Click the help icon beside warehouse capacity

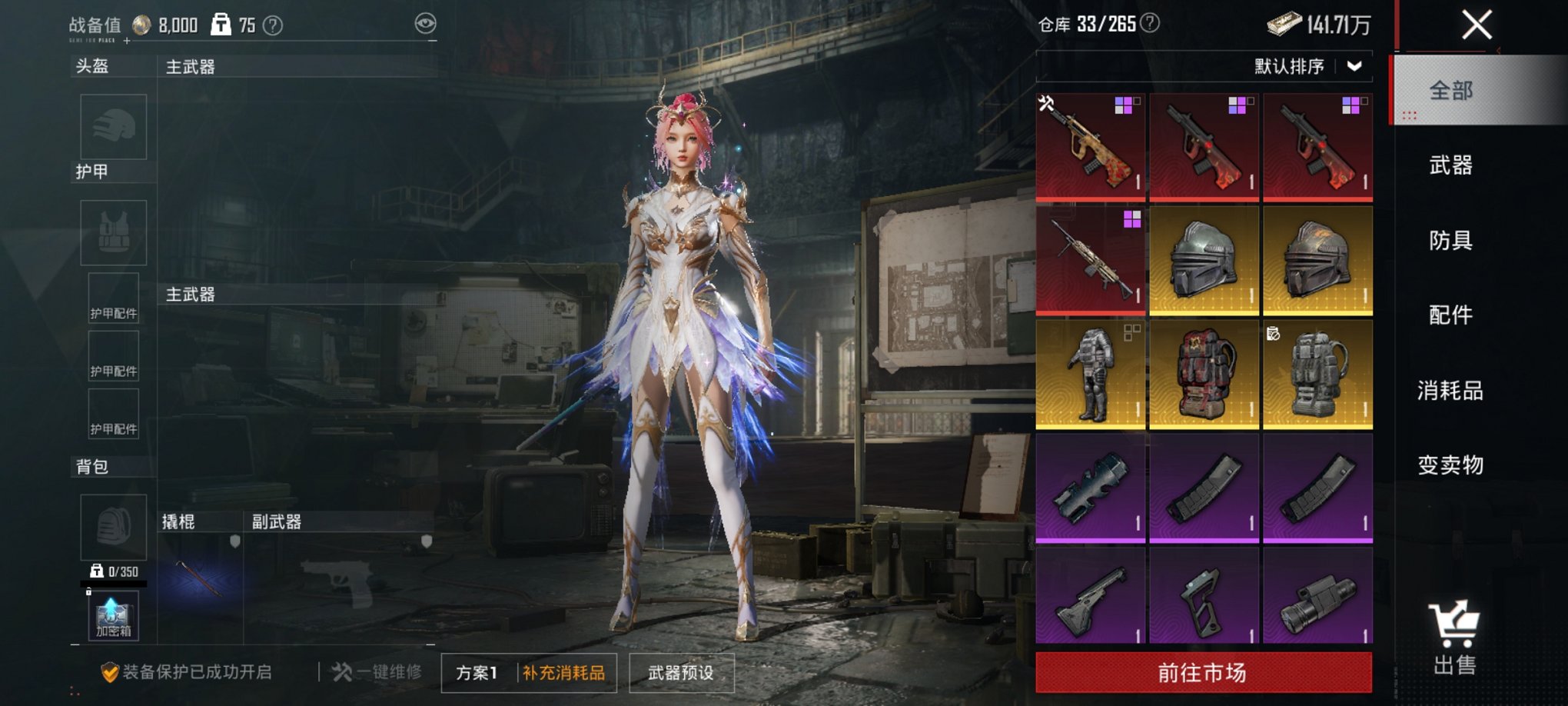coord(1150,24)
